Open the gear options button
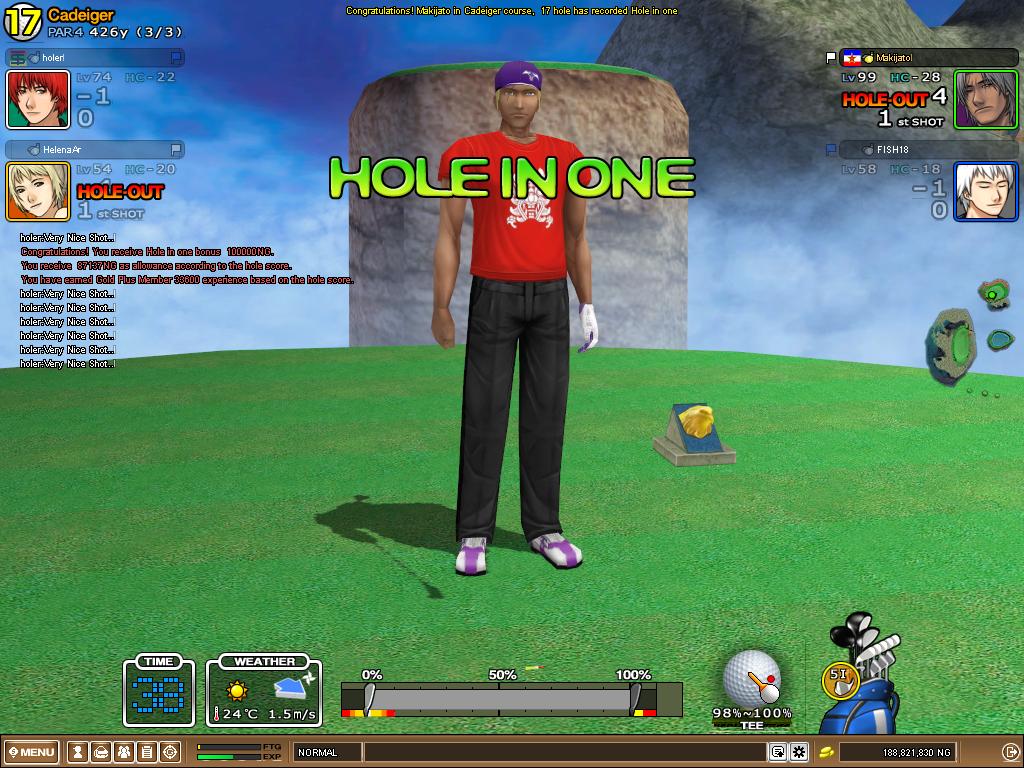The height and width of the screenshot is (768, 1024). click(799, 752)
